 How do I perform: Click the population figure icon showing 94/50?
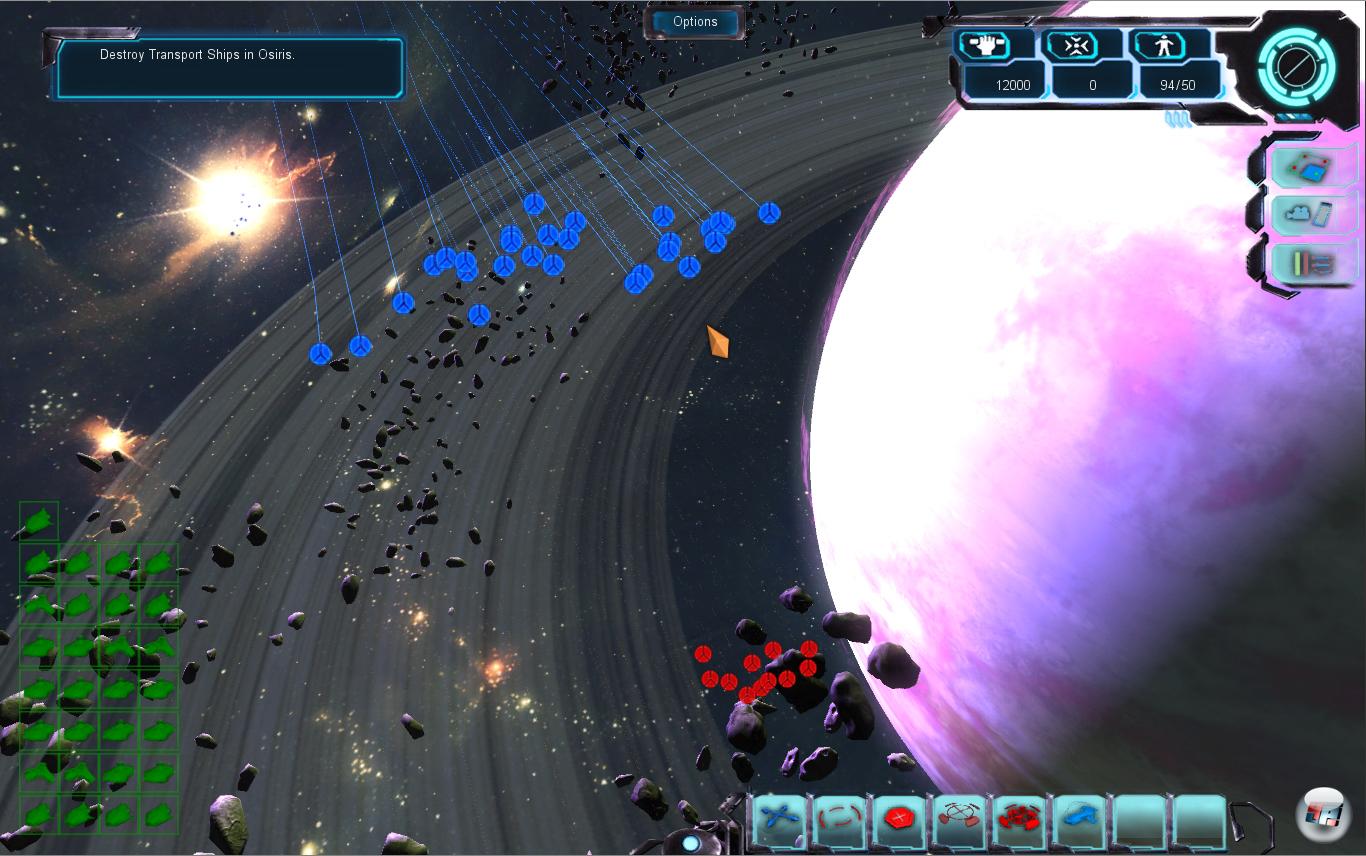coord(1162,44)
